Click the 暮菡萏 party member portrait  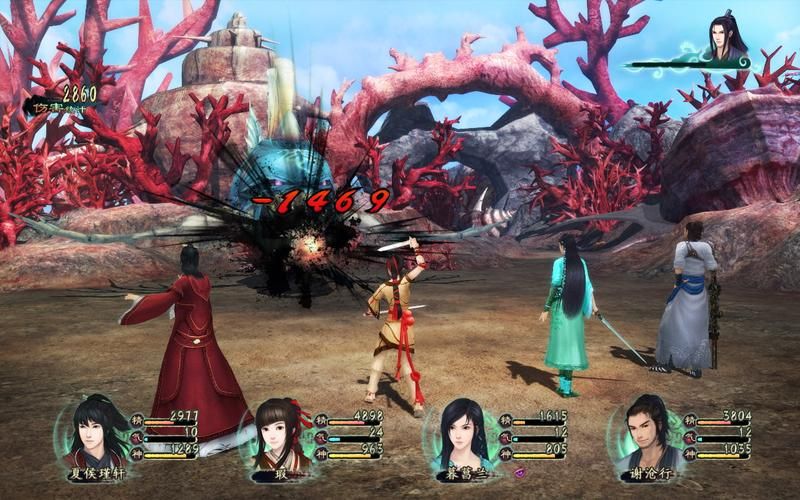462,432
